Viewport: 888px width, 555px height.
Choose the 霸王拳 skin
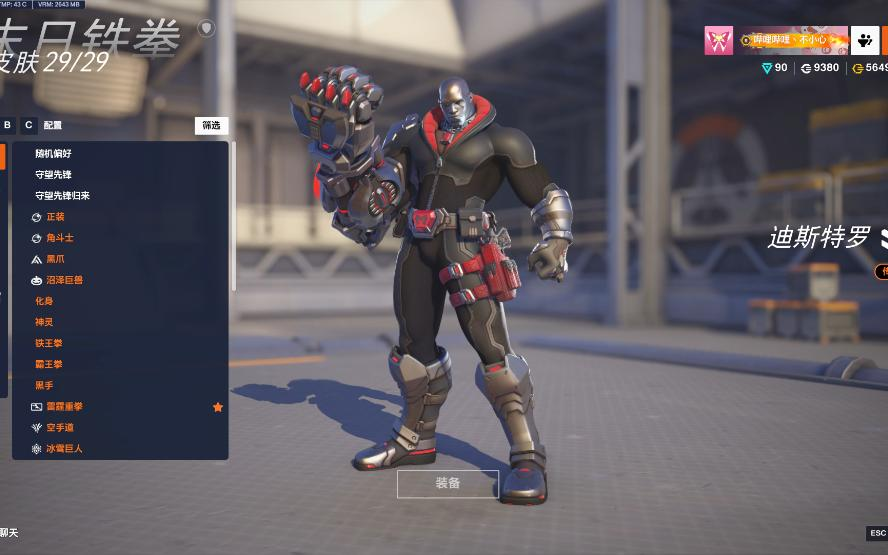tap(49, 364)
